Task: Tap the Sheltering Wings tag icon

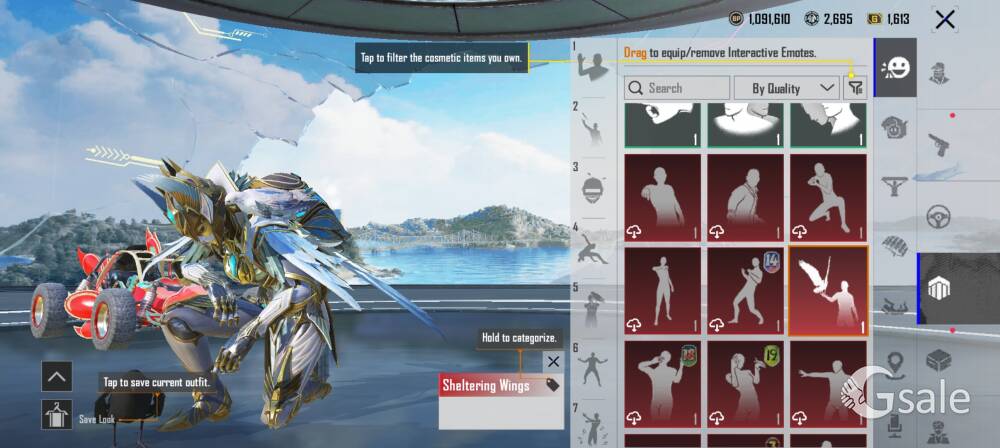Action: tap(551, 386)
